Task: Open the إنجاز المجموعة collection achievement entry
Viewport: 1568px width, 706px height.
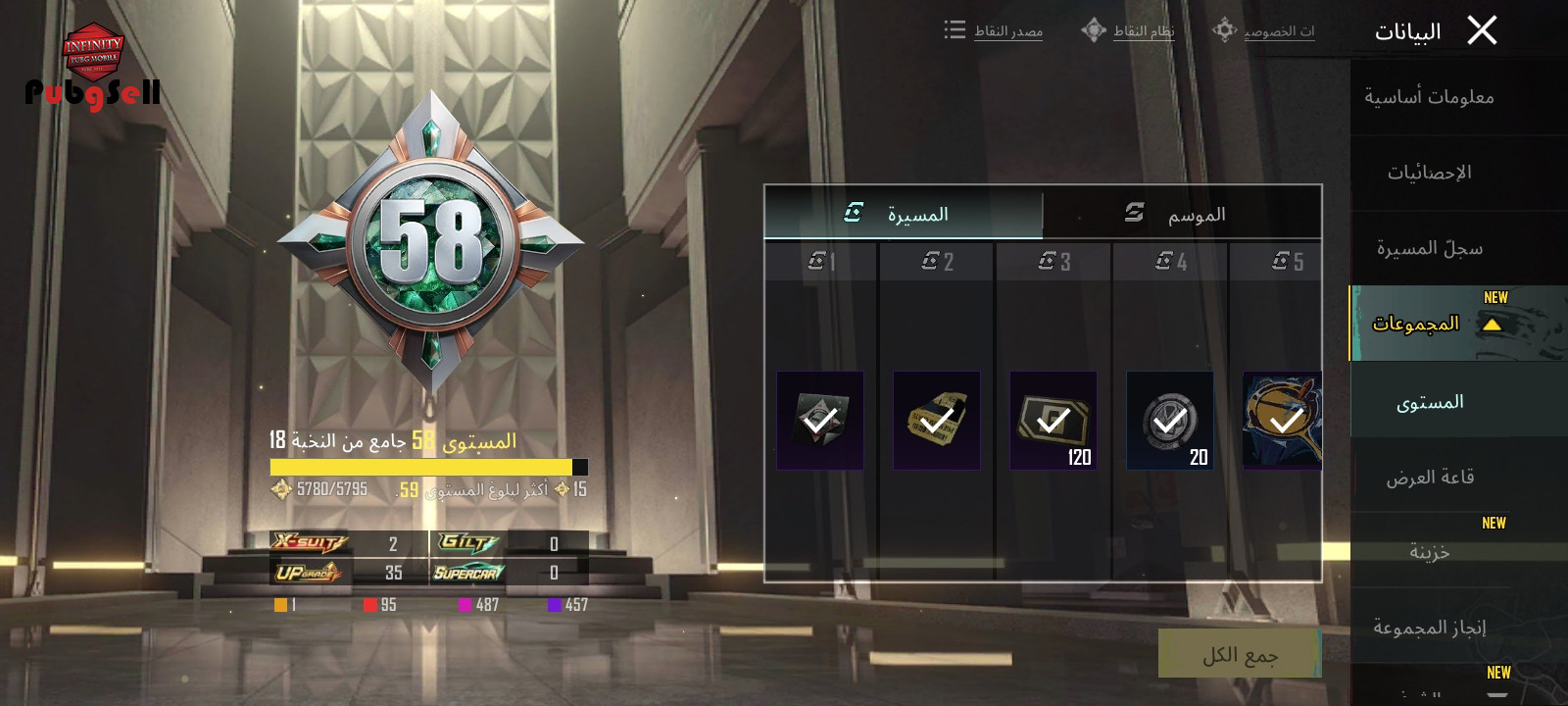Action: pyautogui.click(x=1430, y=628)
